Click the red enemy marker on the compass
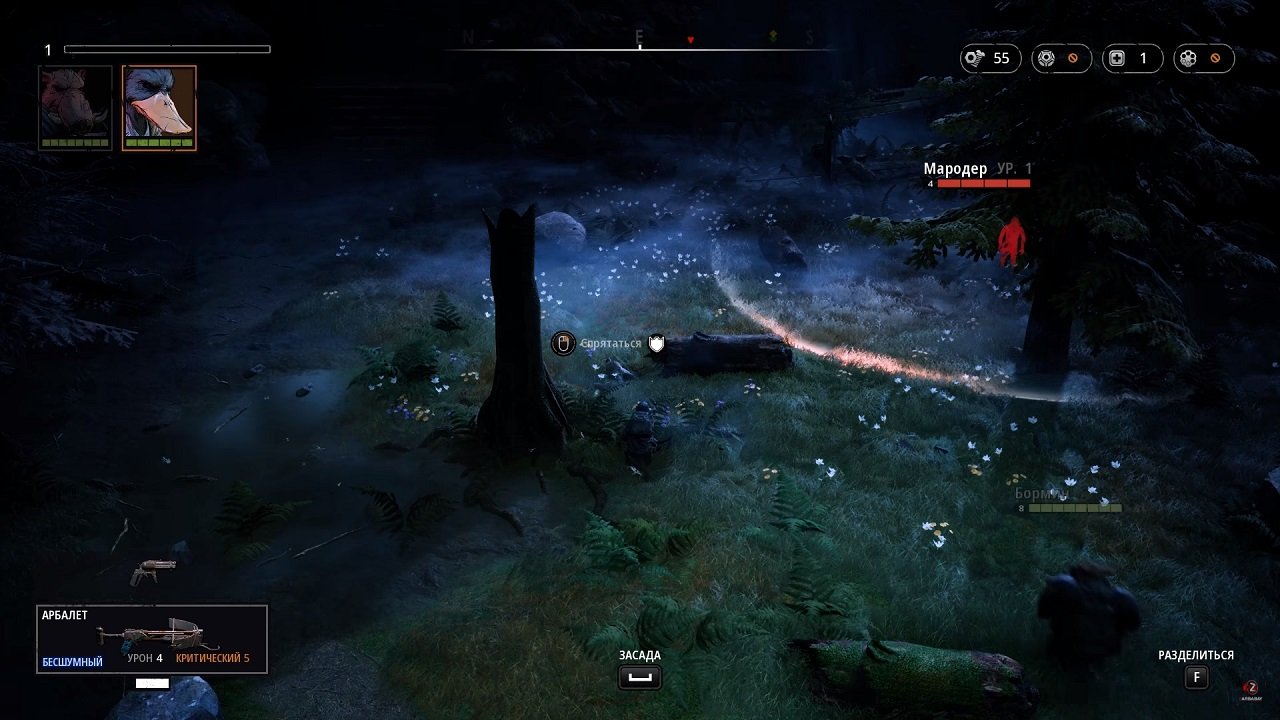This screenshot has width=1280, height=720. tap(689, 40)
